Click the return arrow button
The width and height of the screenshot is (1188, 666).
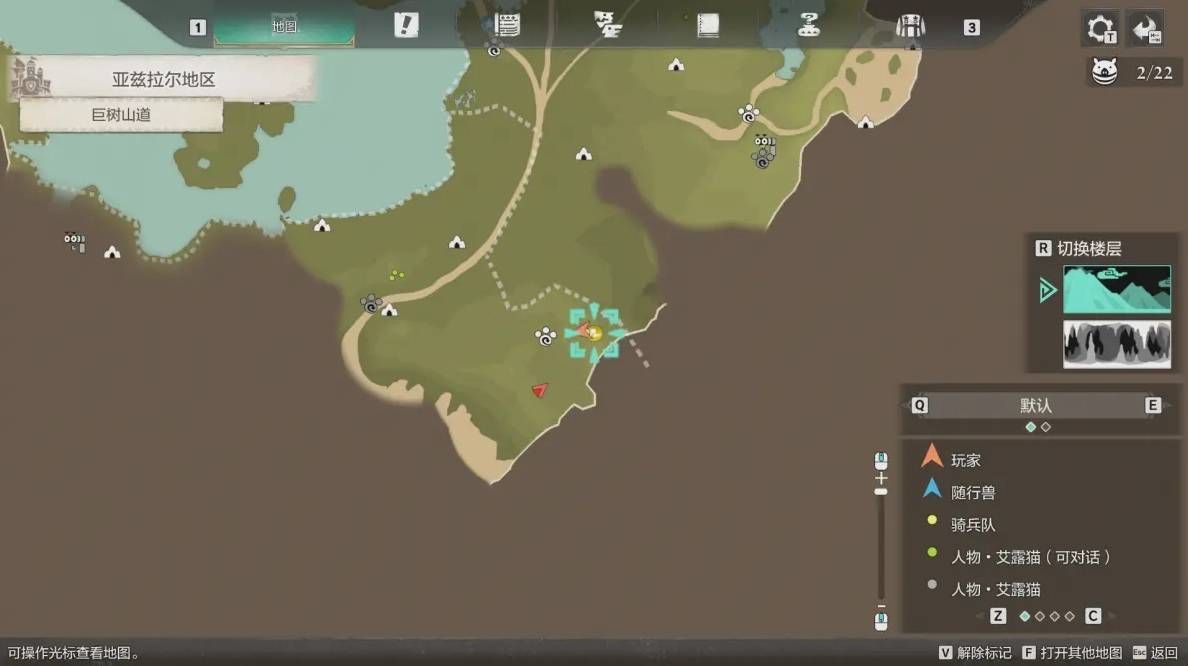(1145, 28)
